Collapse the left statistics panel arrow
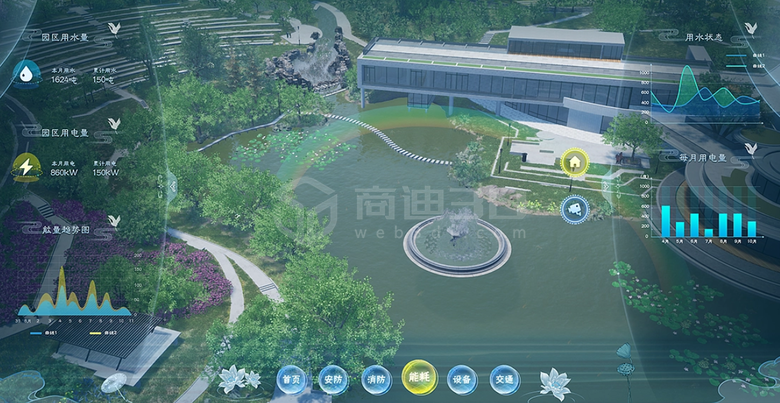Viewport: 780px width, 403px height. coord(173,183)
